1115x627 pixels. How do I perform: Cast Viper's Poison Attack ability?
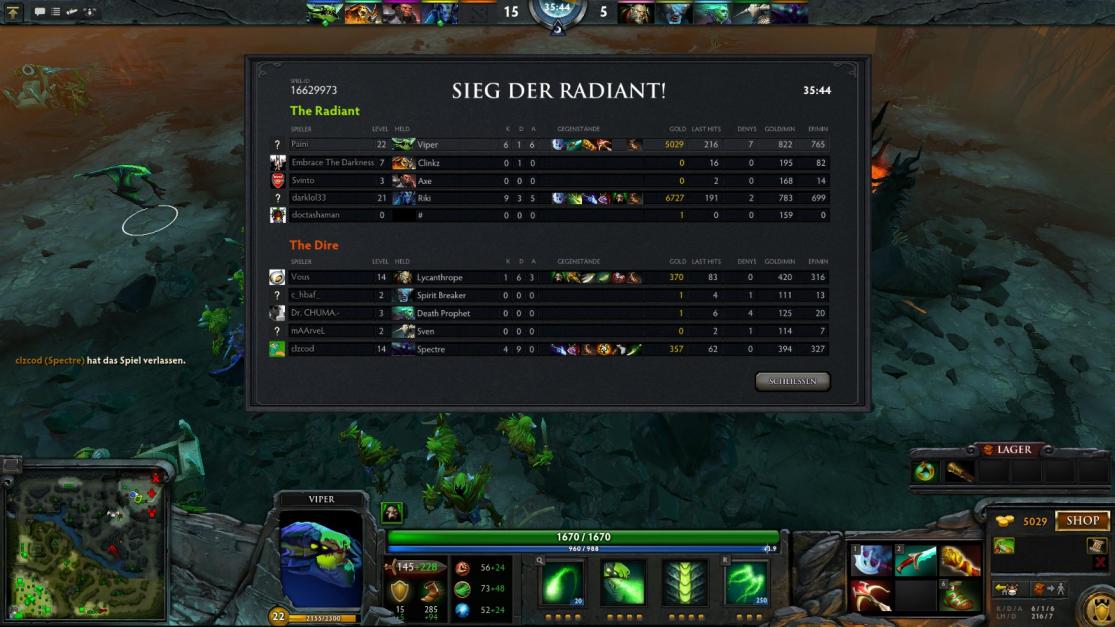[562, 582]
